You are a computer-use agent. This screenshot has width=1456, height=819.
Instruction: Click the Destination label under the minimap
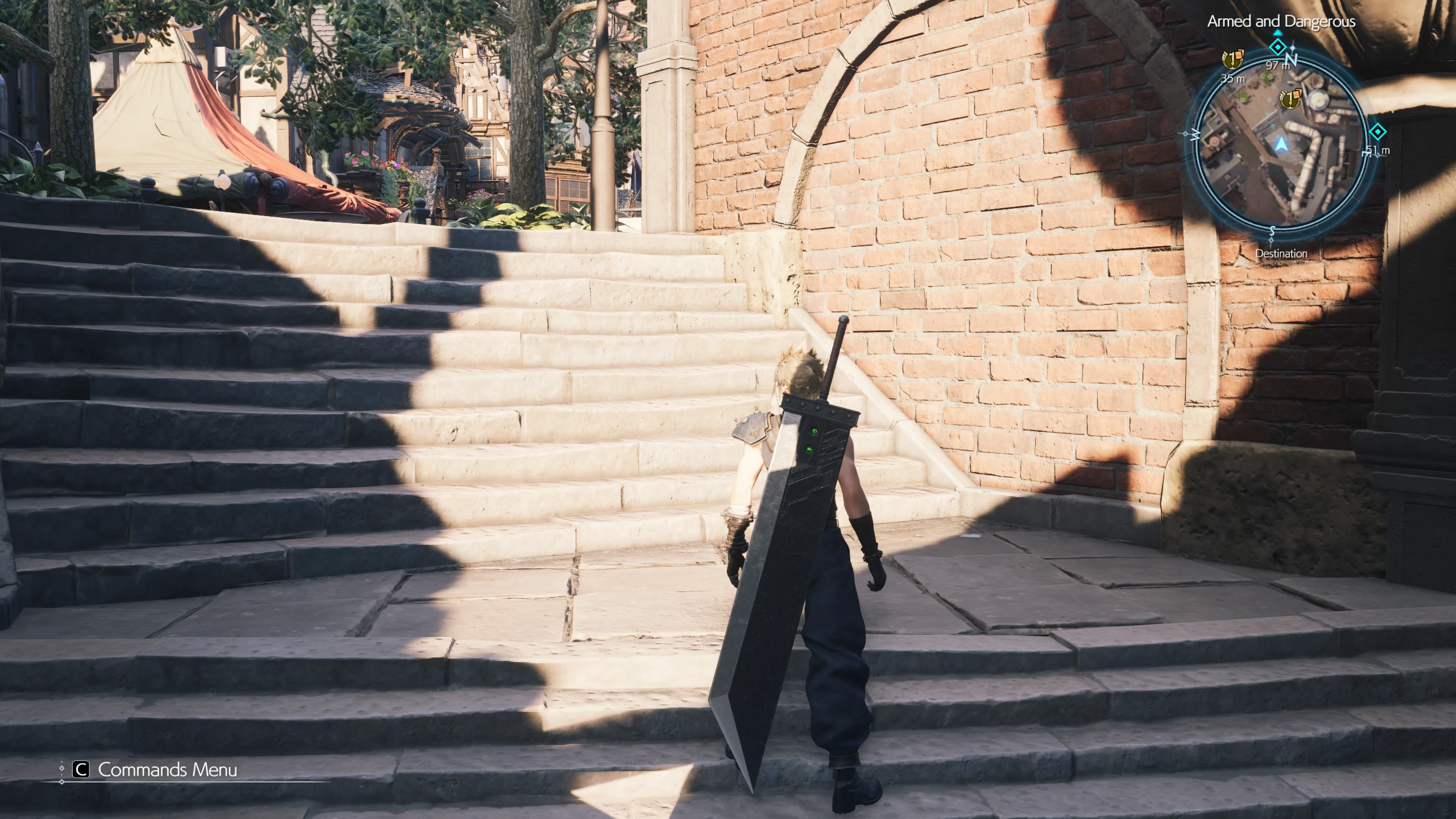coord(1281,254)
